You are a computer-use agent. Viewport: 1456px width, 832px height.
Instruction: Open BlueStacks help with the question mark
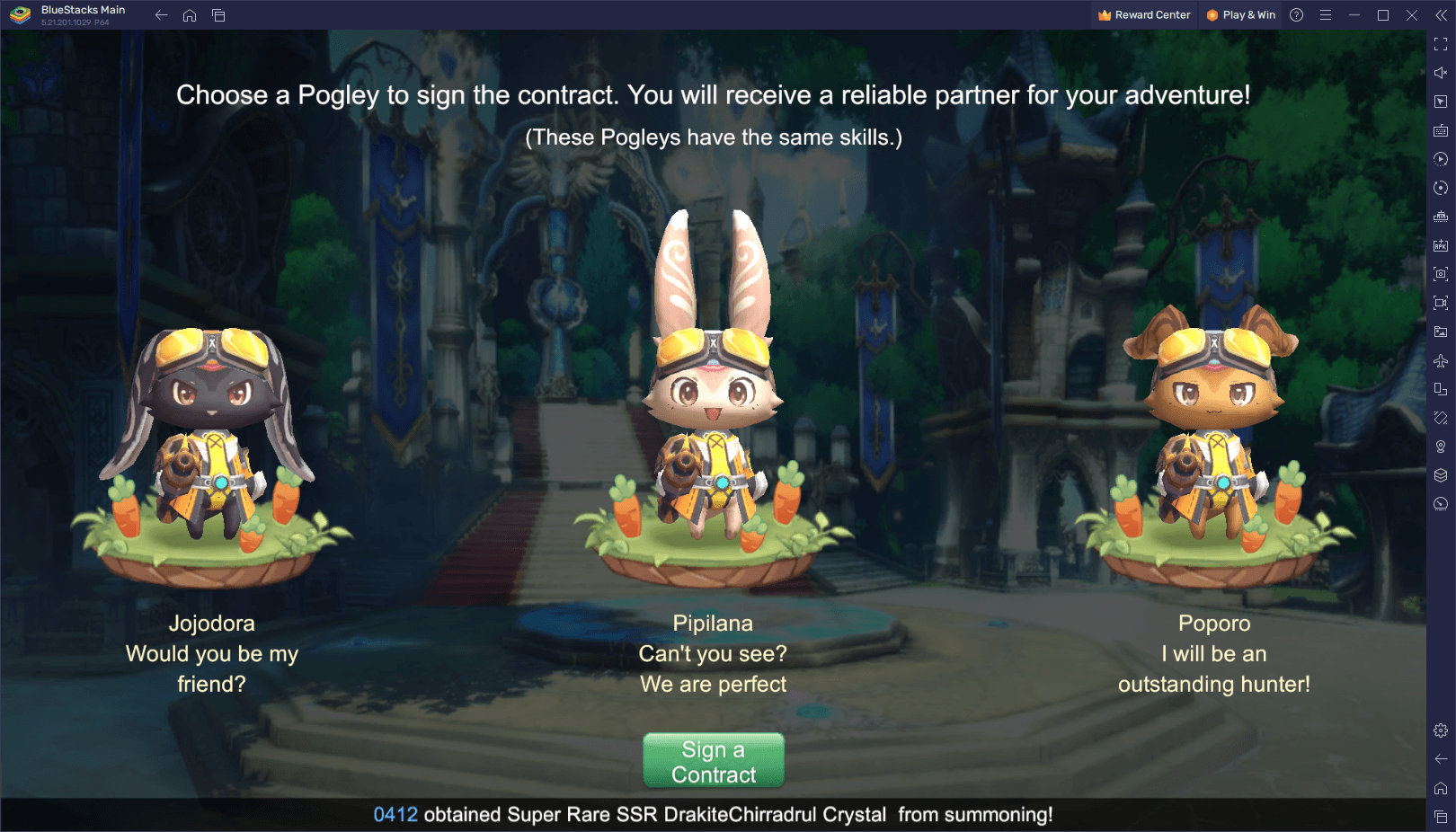[1295, 14]
